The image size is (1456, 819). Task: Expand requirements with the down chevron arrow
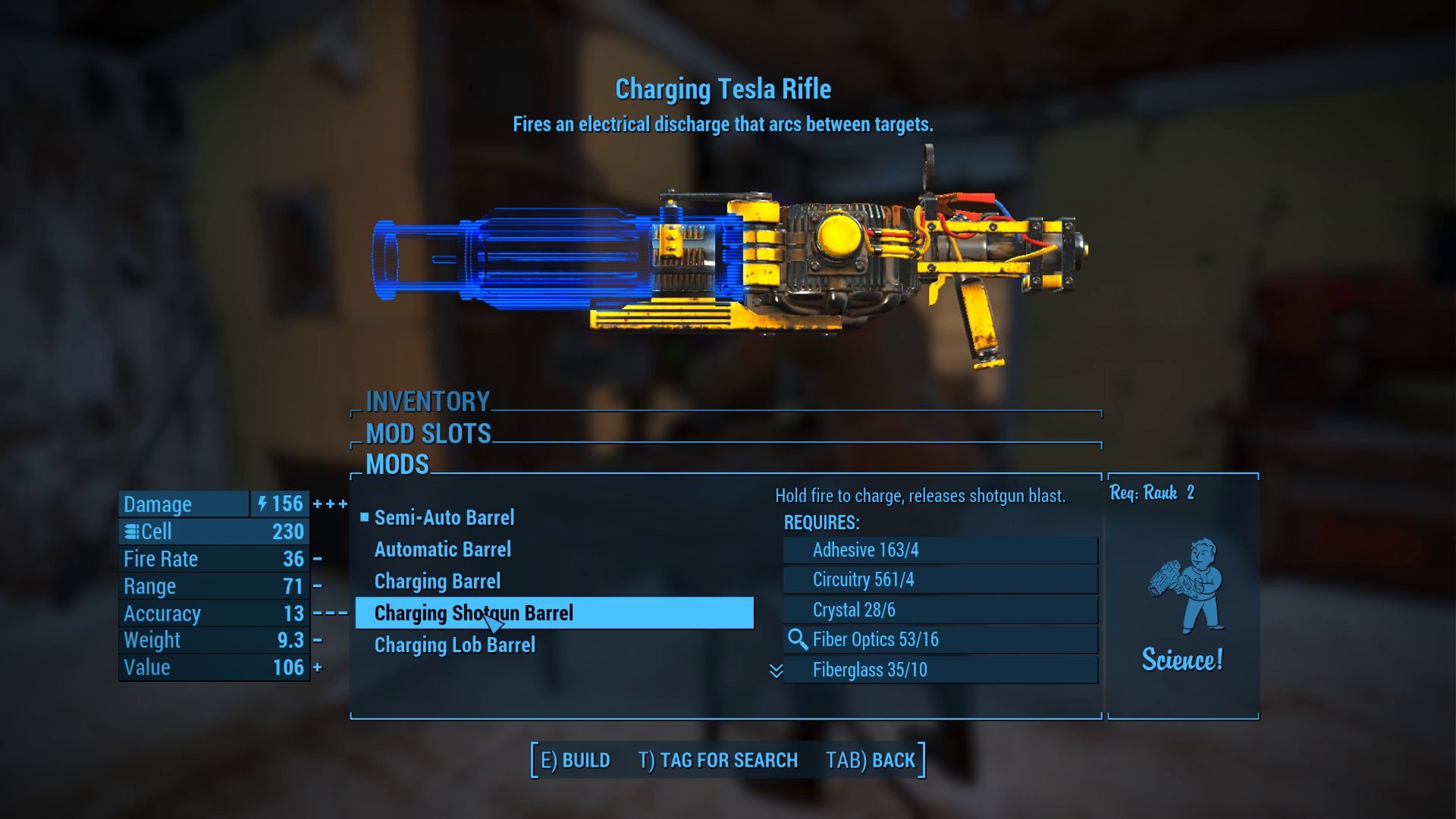tap(776, 671)
